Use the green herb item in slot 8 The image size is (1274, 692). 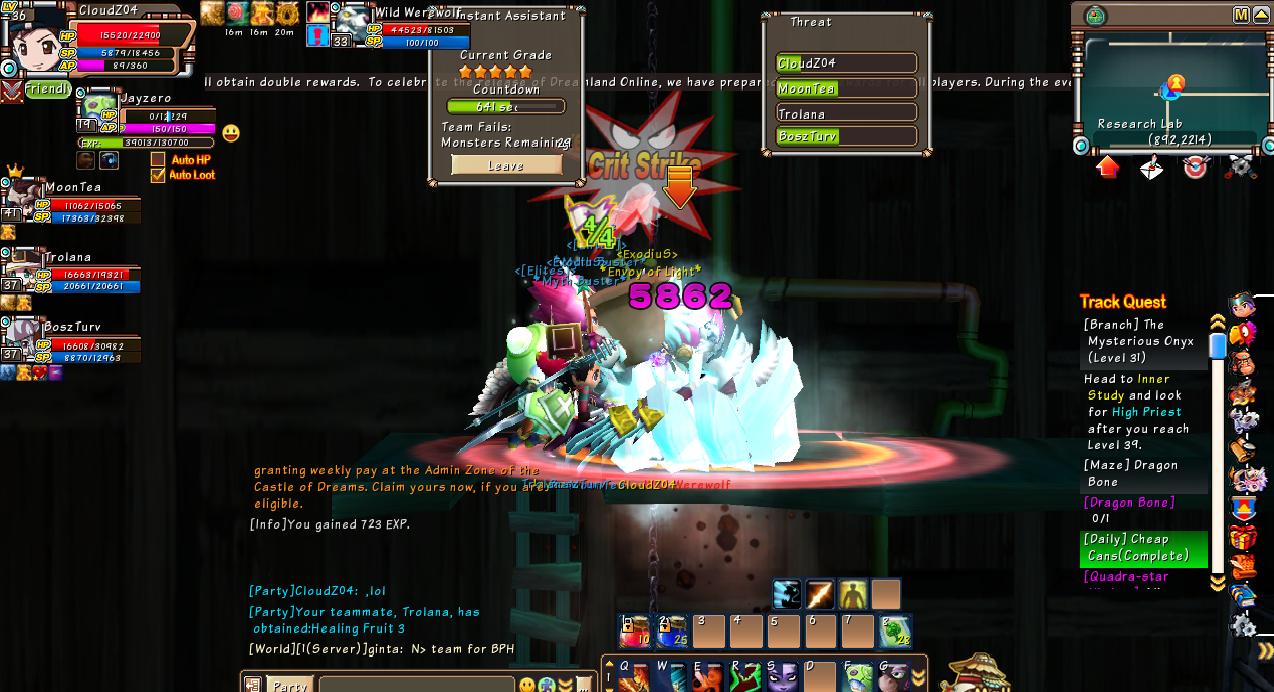pyautogui.click(x=895, y=631)
